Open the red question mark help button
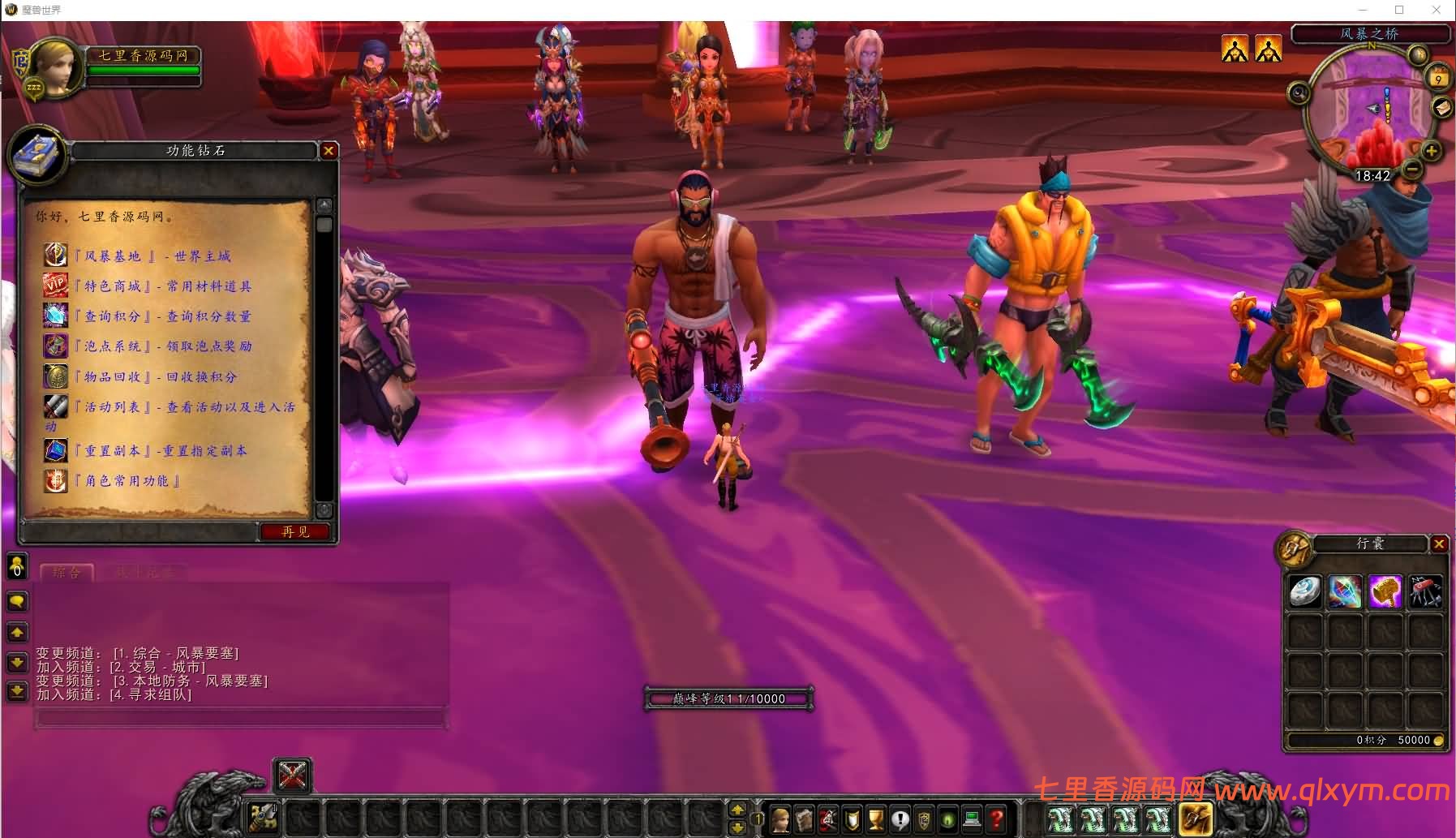This screenshot has width=1456, height=838. [998, 819]
